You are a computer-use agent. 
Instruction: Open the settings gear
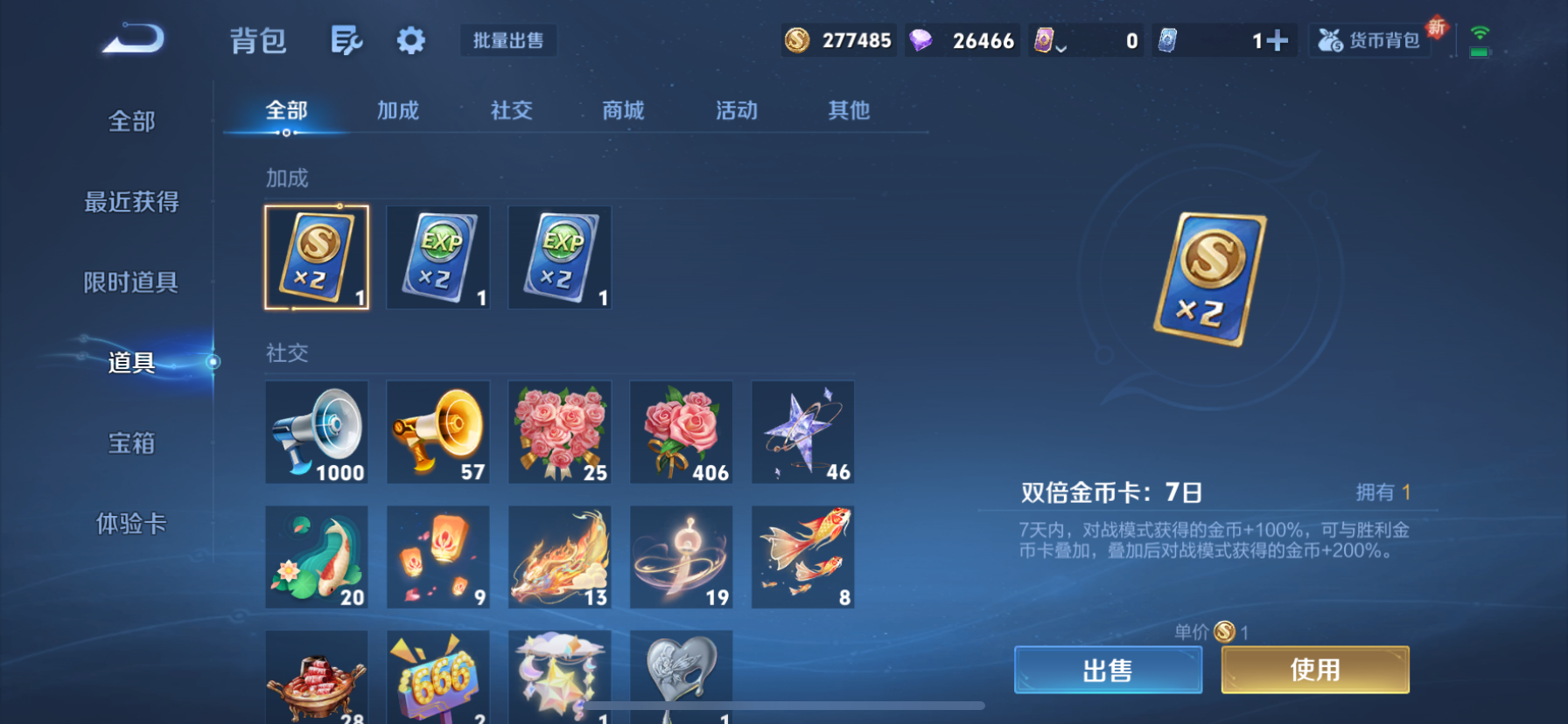pos(410,40)
